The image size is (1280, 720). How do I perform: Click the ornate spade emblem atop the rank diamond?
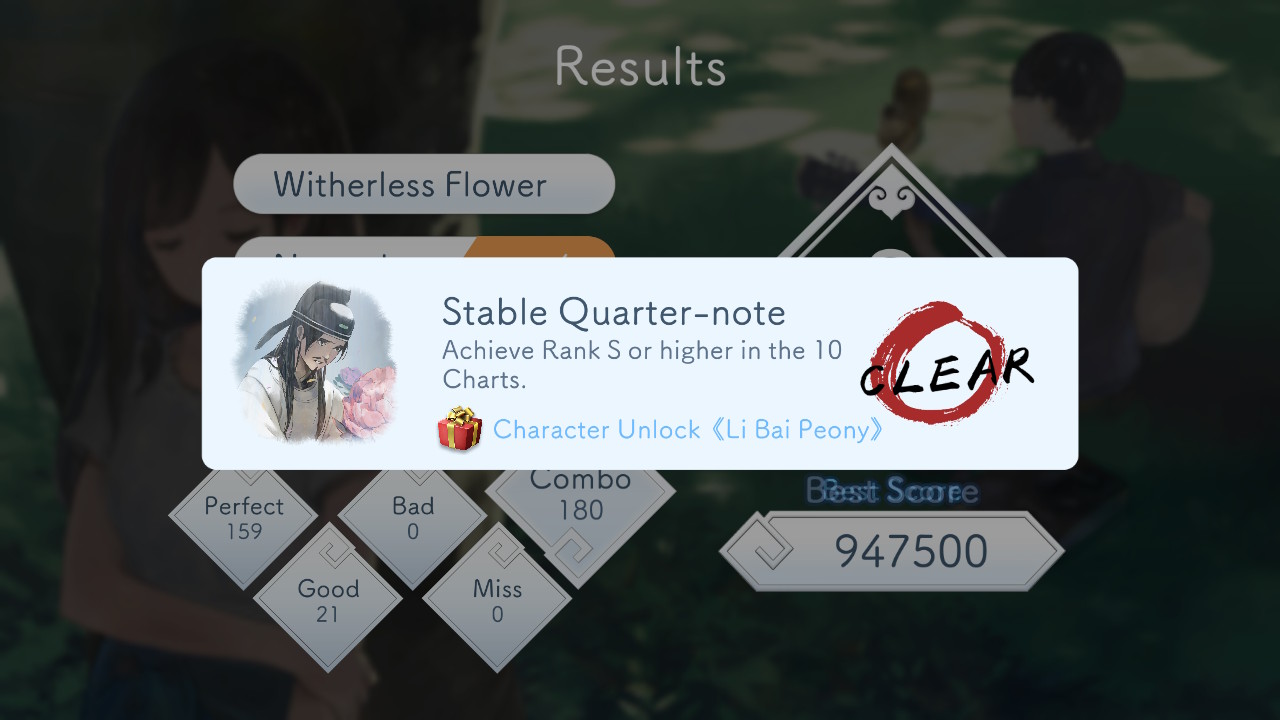(x=890, y=200)
